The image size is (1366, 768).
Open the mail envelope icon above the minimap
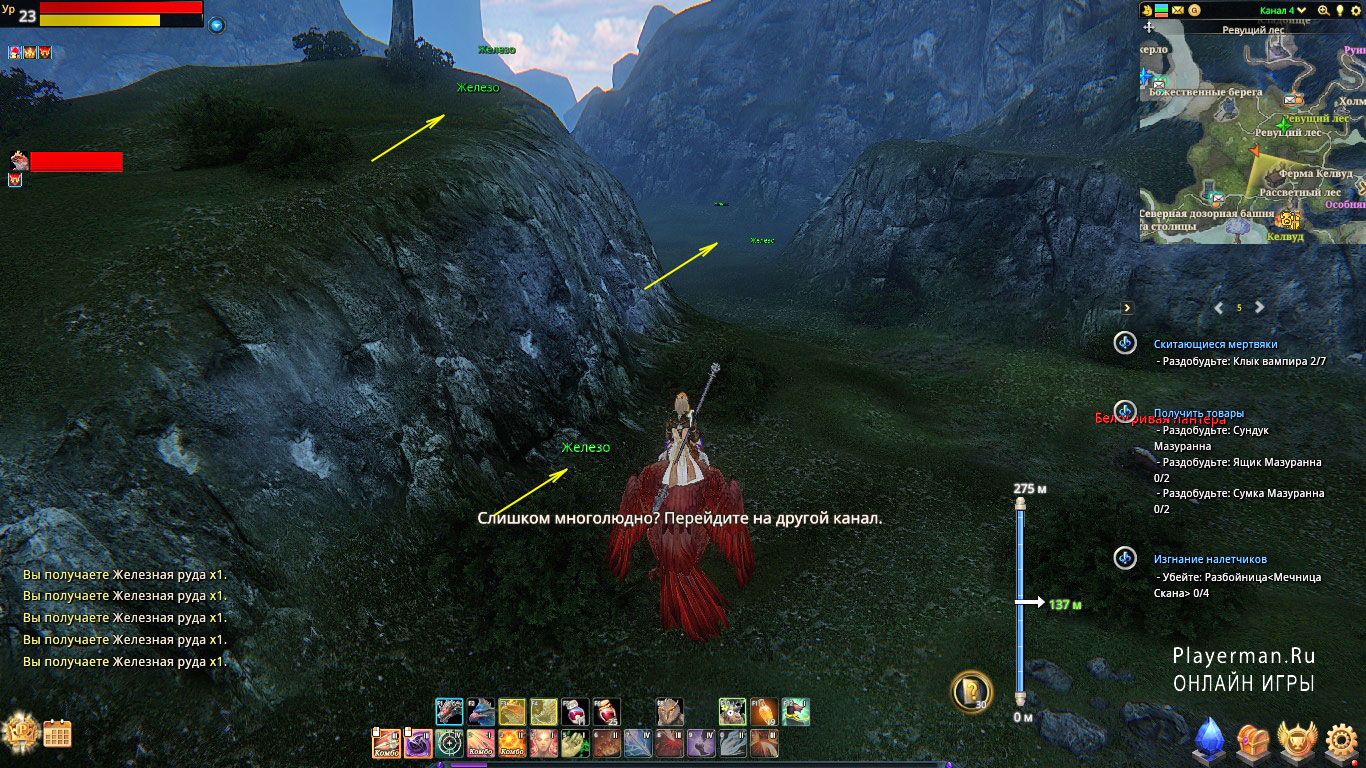1178,10
